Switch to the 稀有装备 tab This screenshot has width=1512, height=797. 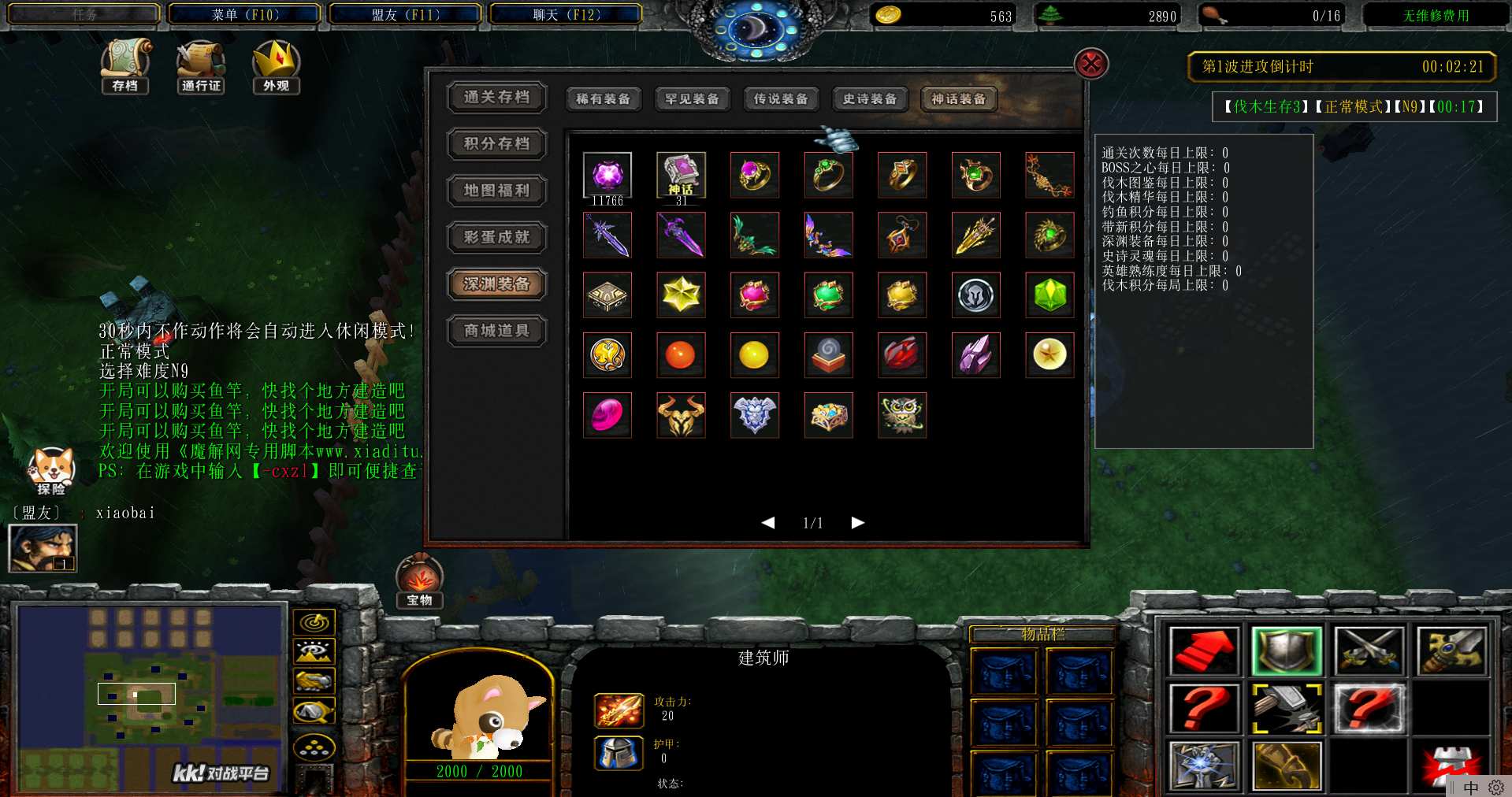(x=603, y=99)
